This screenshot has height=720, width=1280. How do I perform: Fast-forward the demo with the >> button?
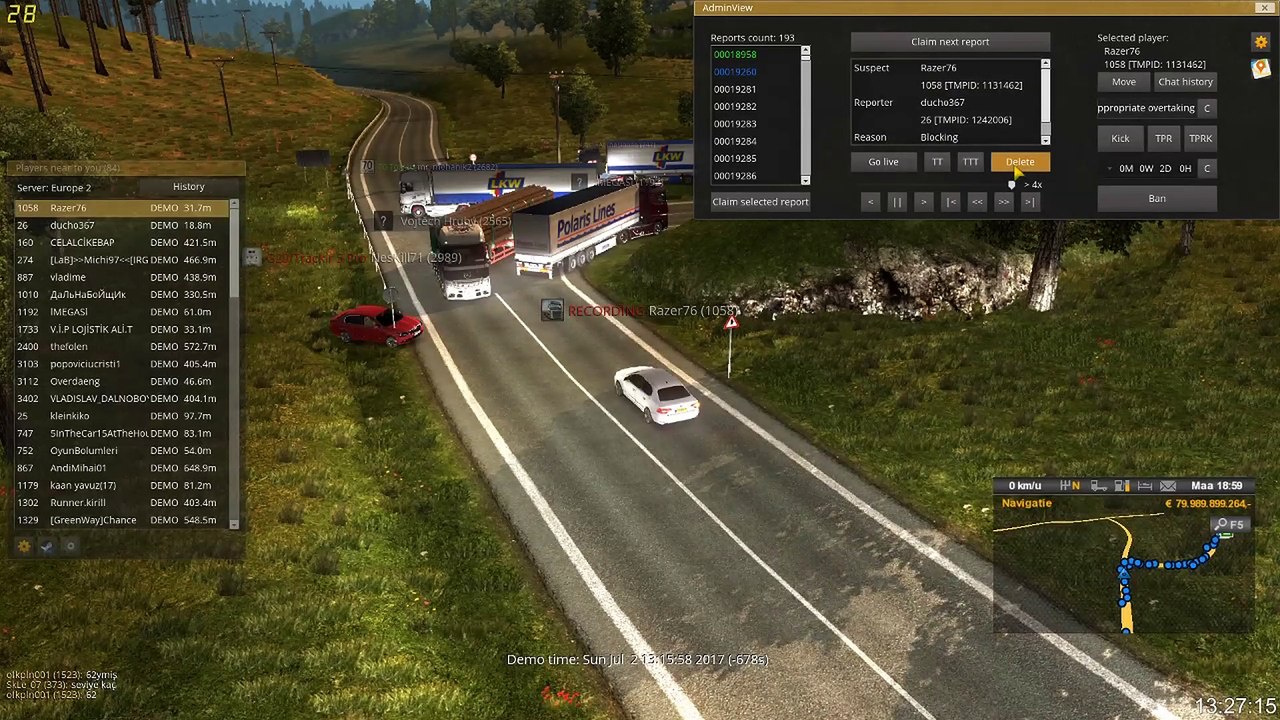(1003, 202)
